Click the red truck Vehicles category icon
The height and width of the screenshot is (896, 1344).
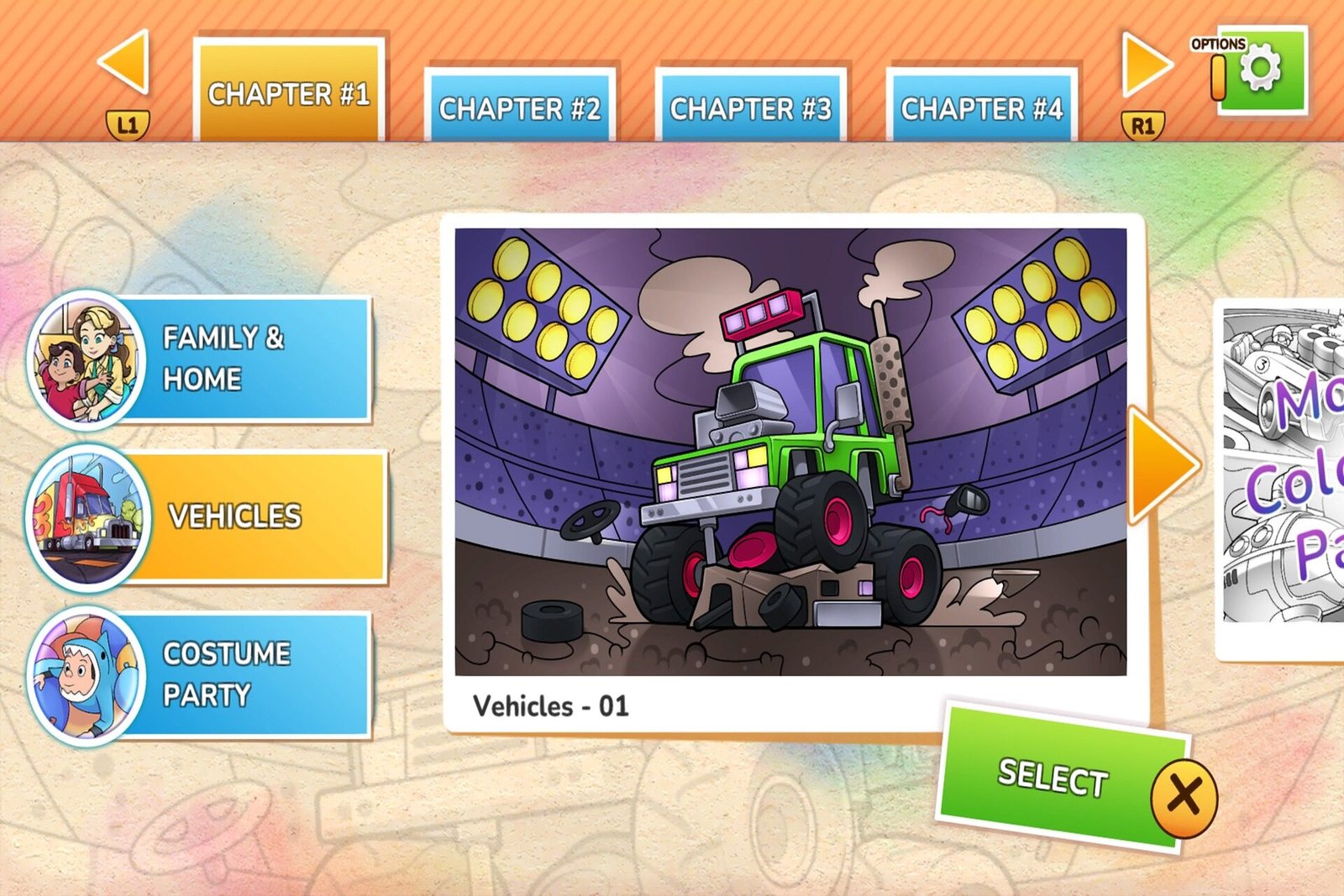tap(87, 516)
